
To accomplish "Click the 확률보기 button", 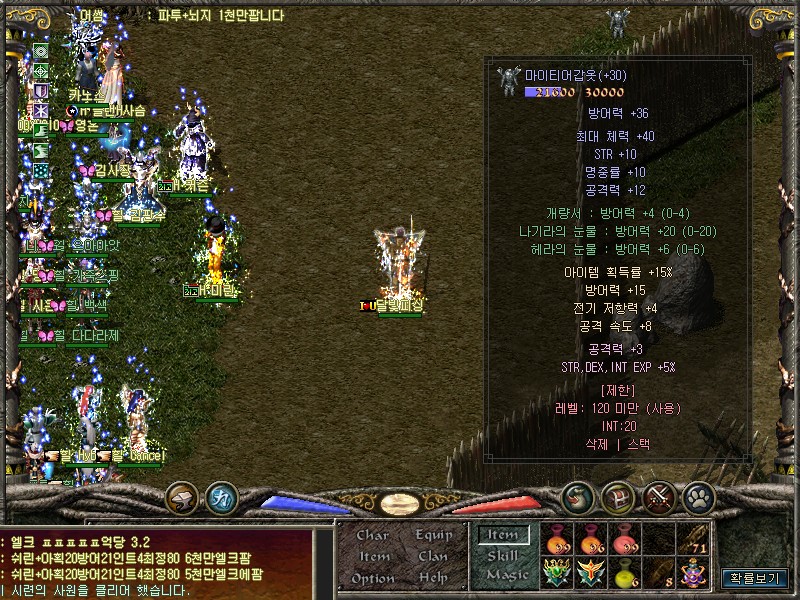I will coord(754,578).
